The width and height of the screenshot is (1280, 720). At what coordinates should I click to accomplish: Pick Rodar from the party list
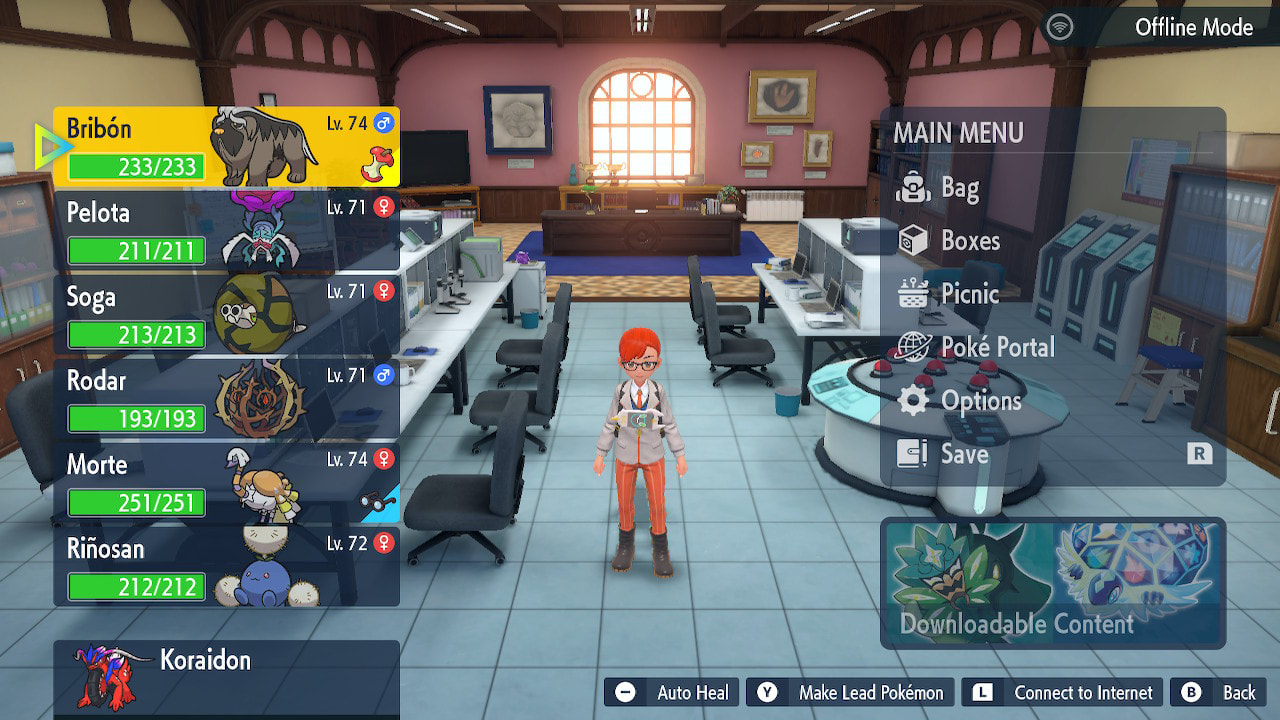coord(226,399)
